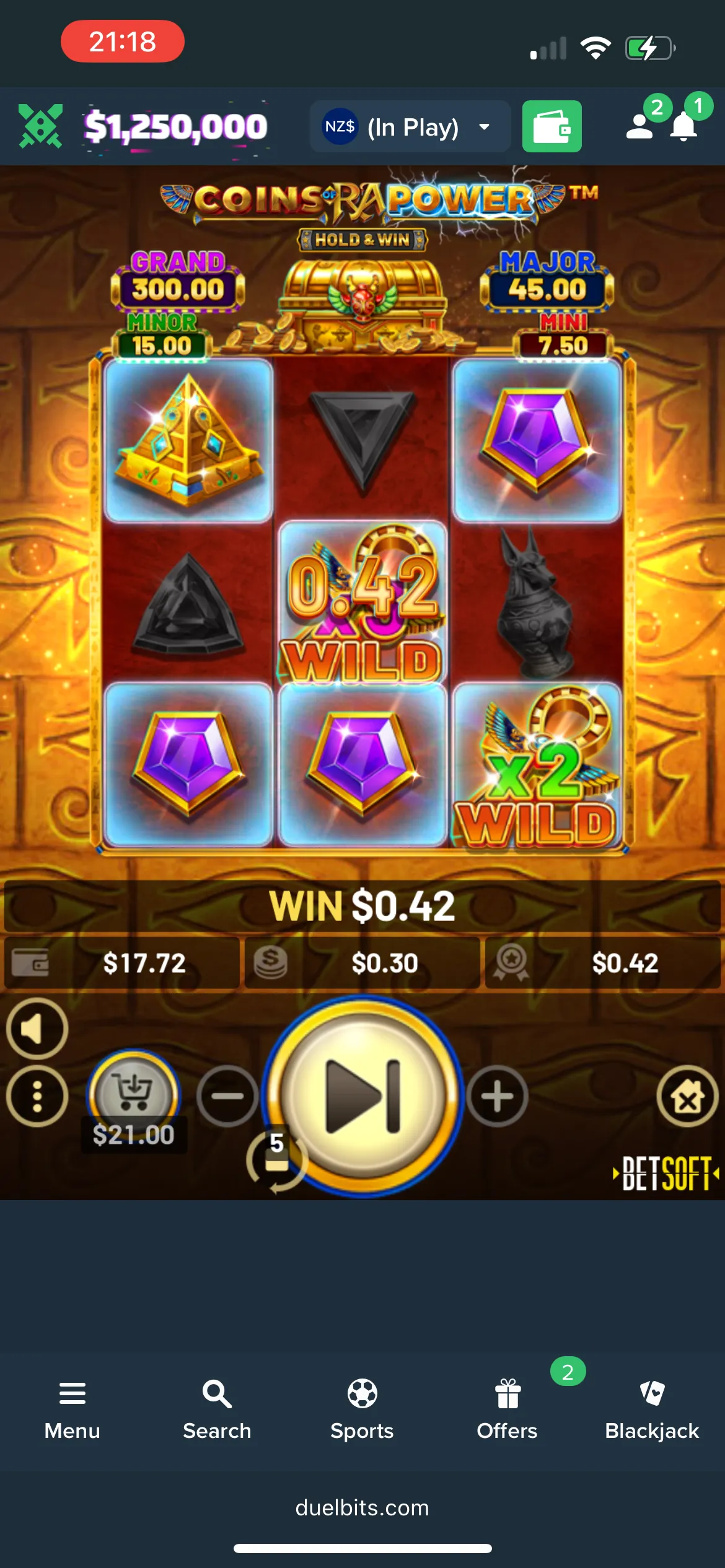Toggle the game sound speaker icon

[37, 1029]
